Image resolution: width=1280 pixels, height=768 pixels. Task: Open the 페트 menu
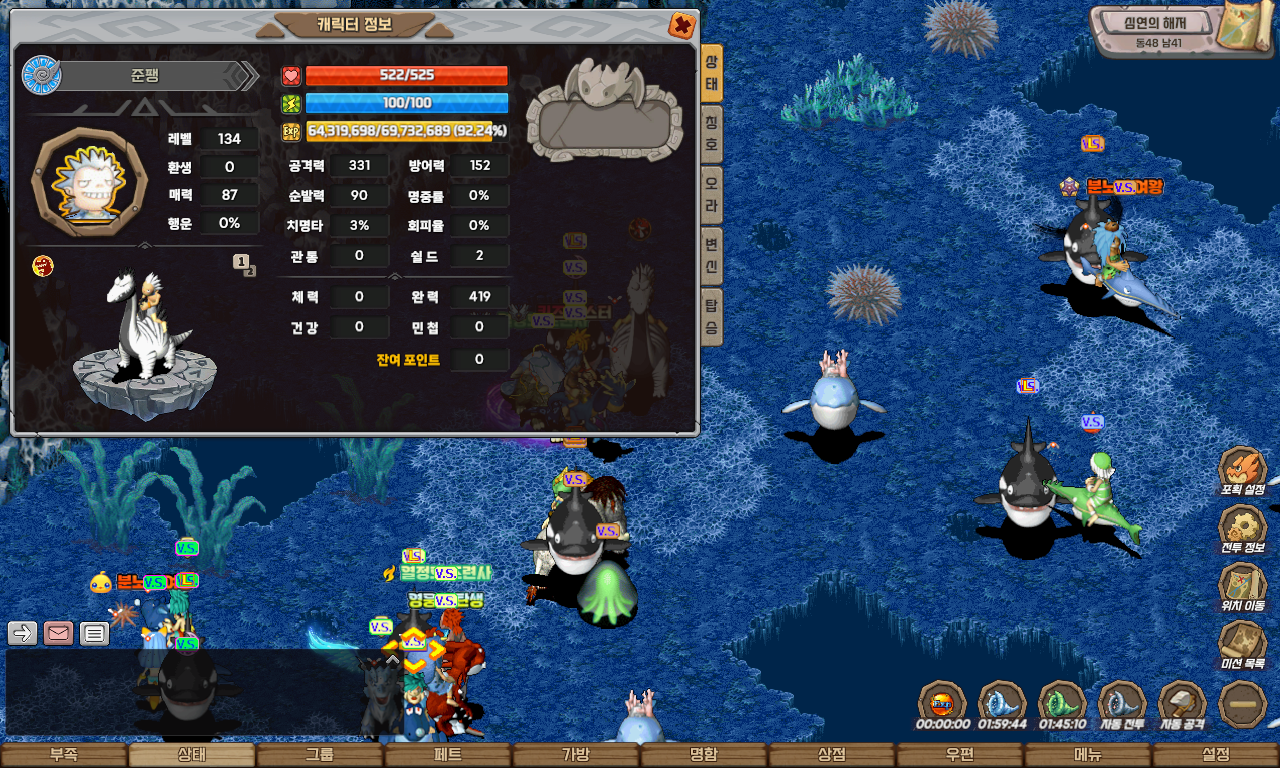(x=448, y=755)
